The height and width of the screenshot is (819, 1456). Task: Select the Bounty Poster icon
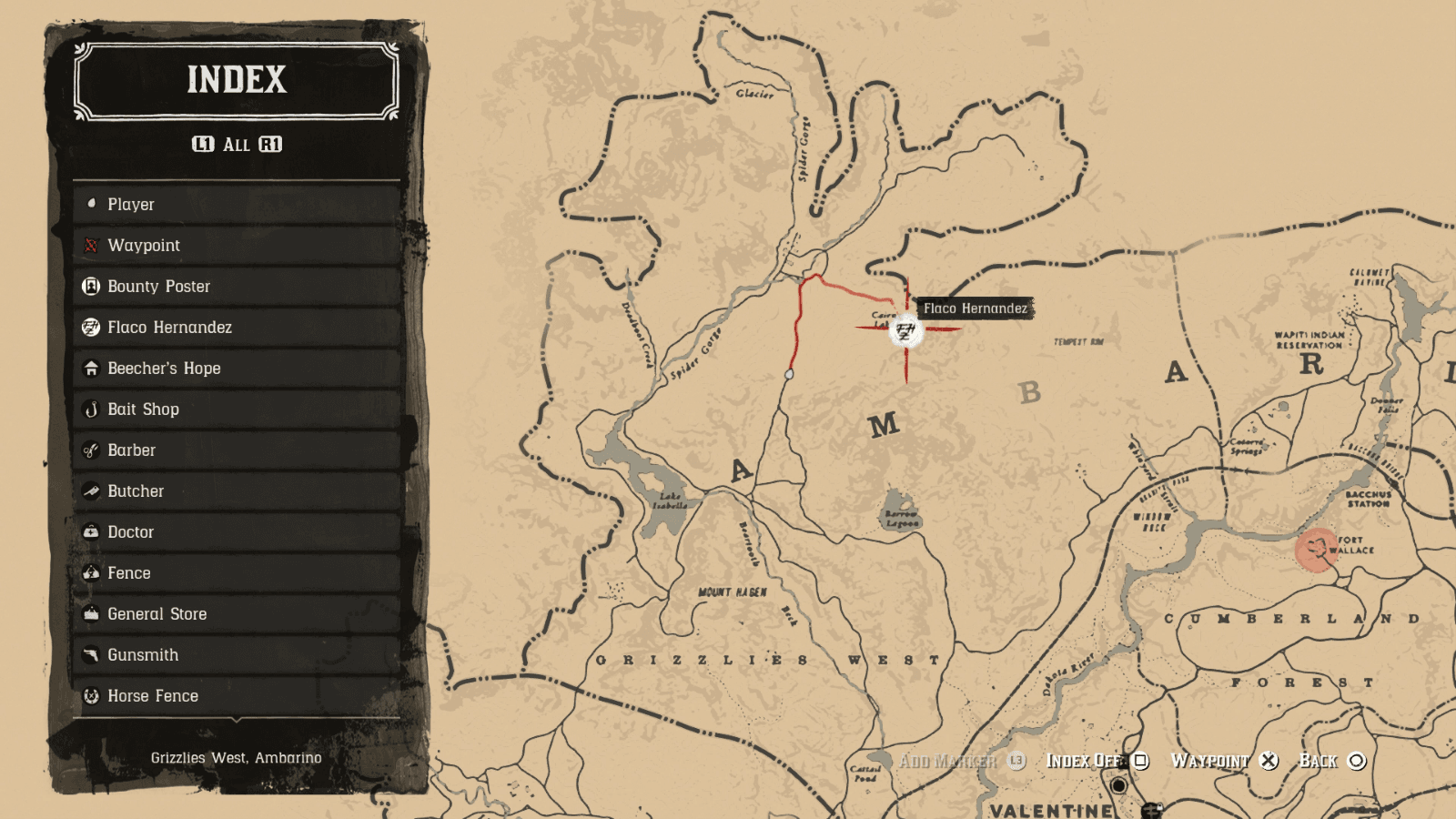tap(90, 286)
